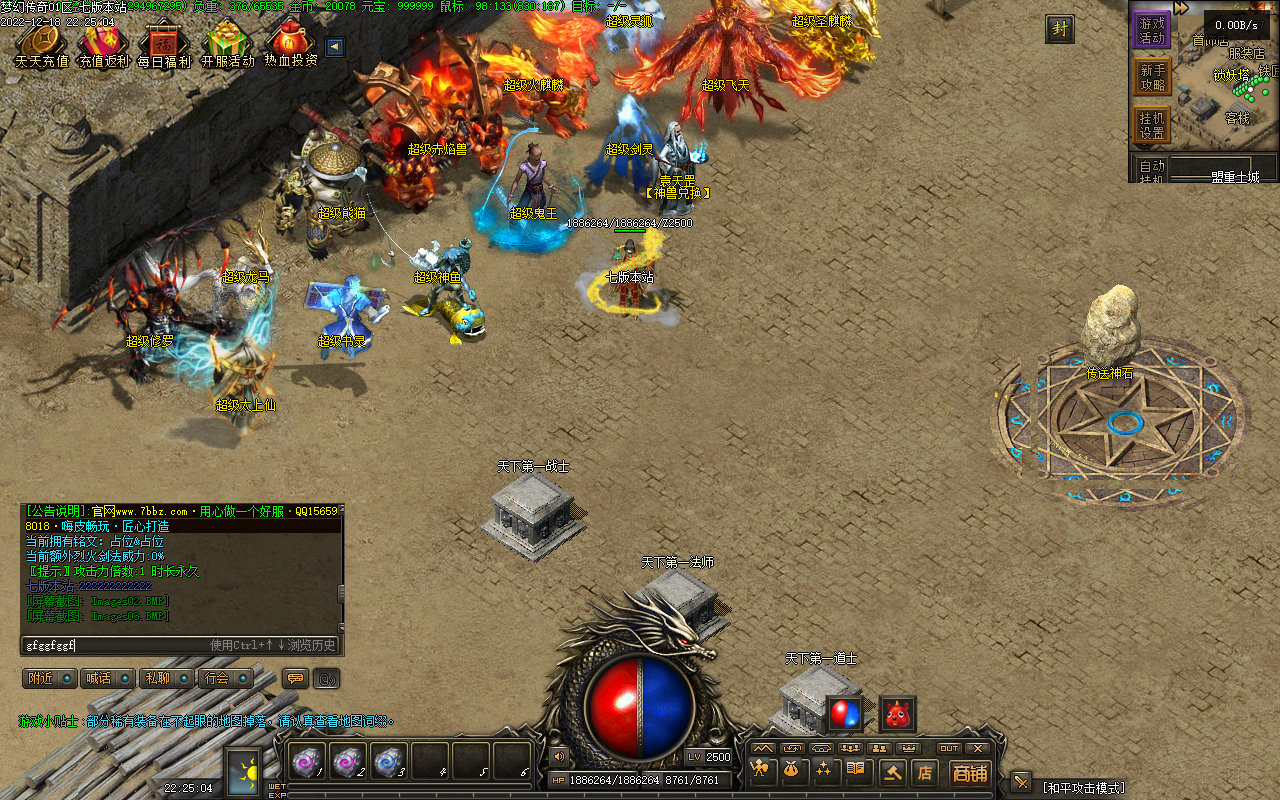
Task: Open the 充值返利 recharge rebate icon
Action: point(104,46)
